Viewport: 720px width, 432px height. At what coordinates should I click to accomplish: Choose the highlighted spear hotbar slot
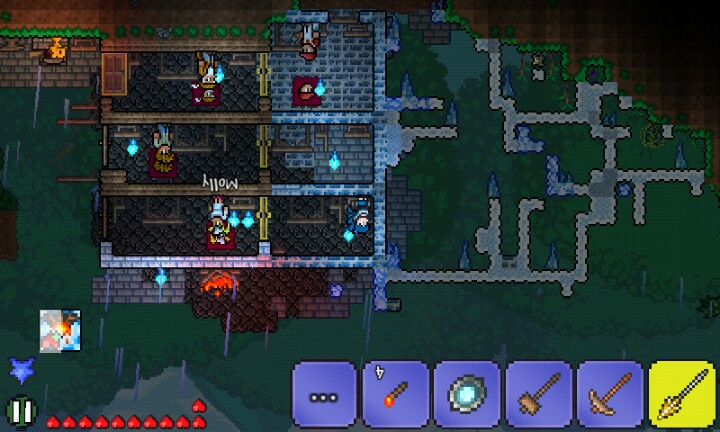[682, 395]
